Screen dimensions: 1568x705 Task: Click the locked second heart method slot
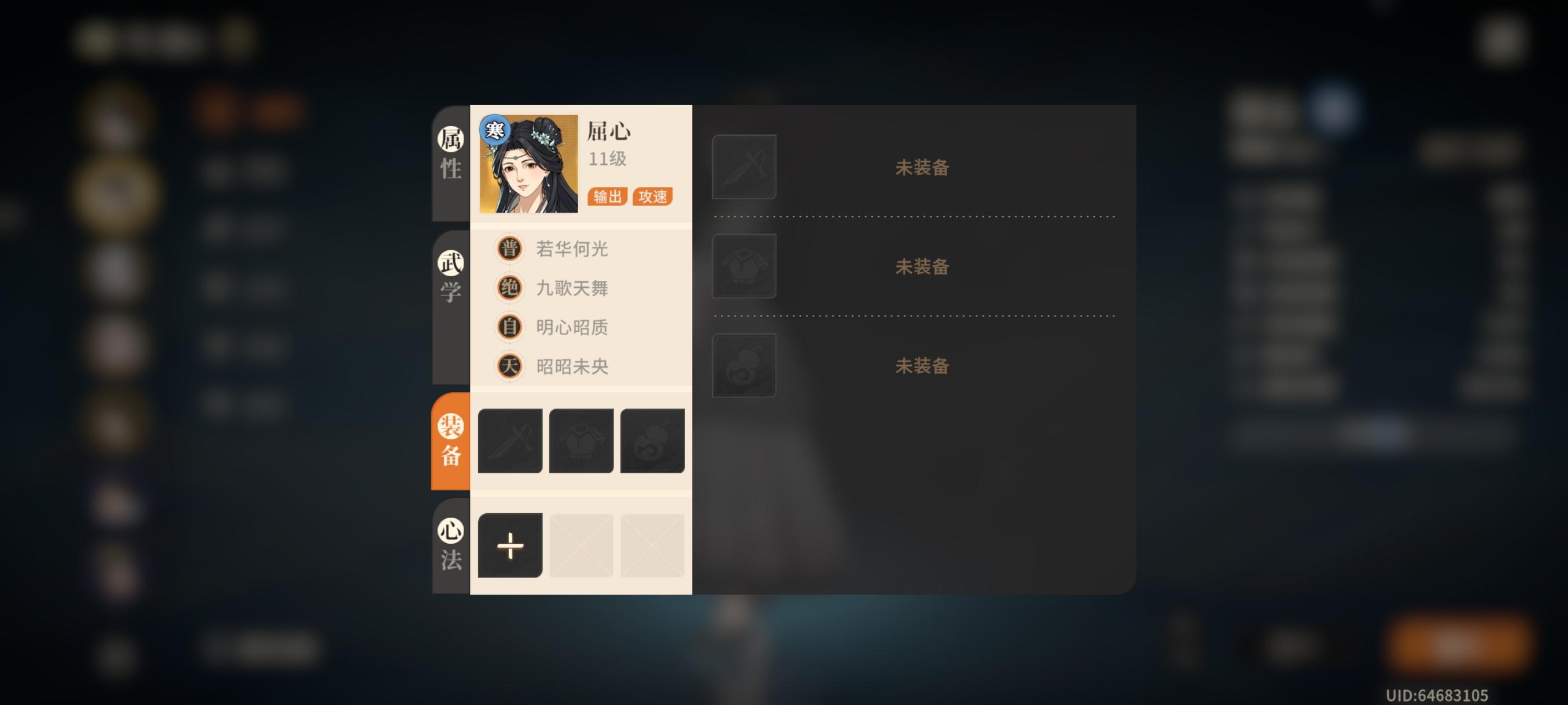point(581,546)
